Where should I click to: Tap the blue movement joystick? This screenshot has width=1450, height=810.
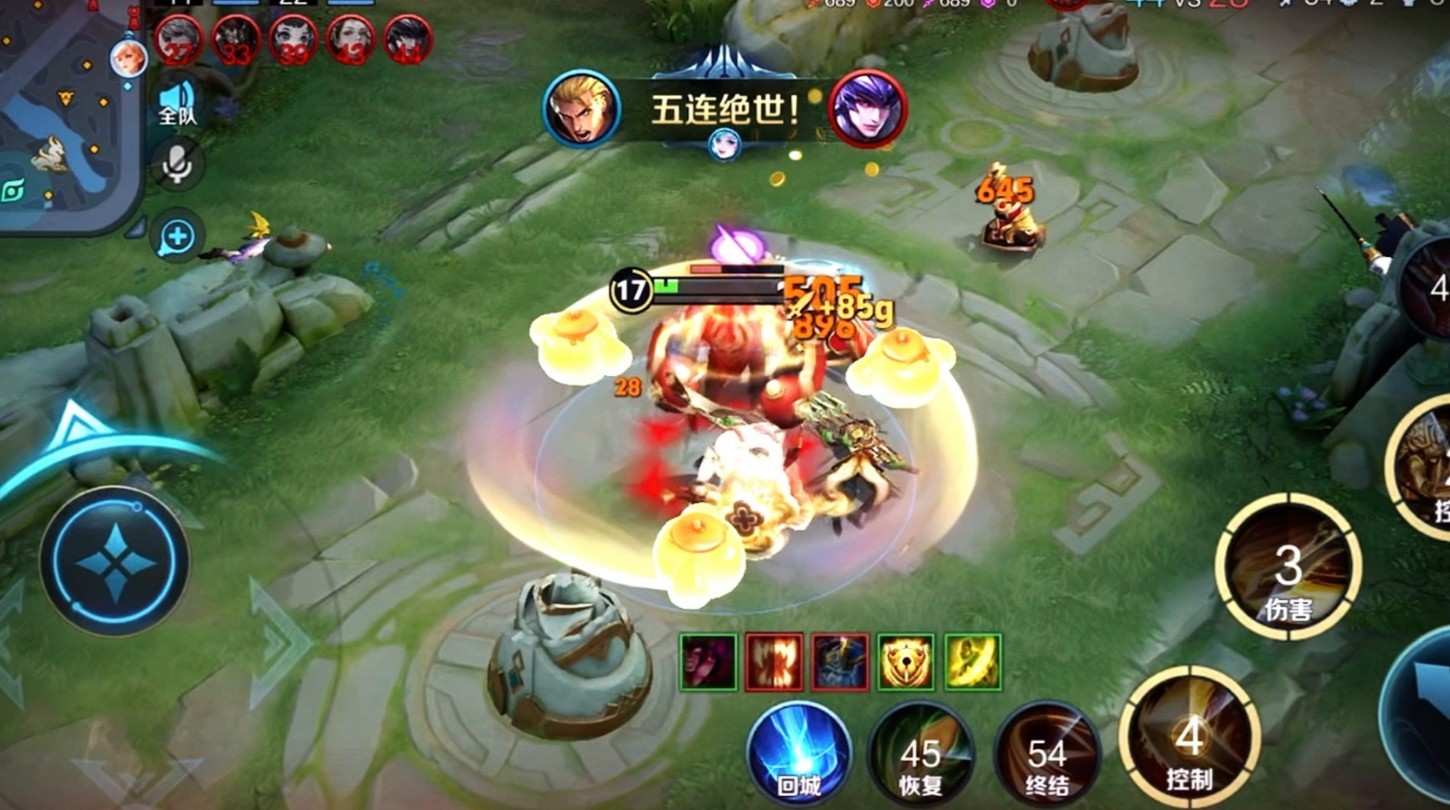[x=114, y=562]
